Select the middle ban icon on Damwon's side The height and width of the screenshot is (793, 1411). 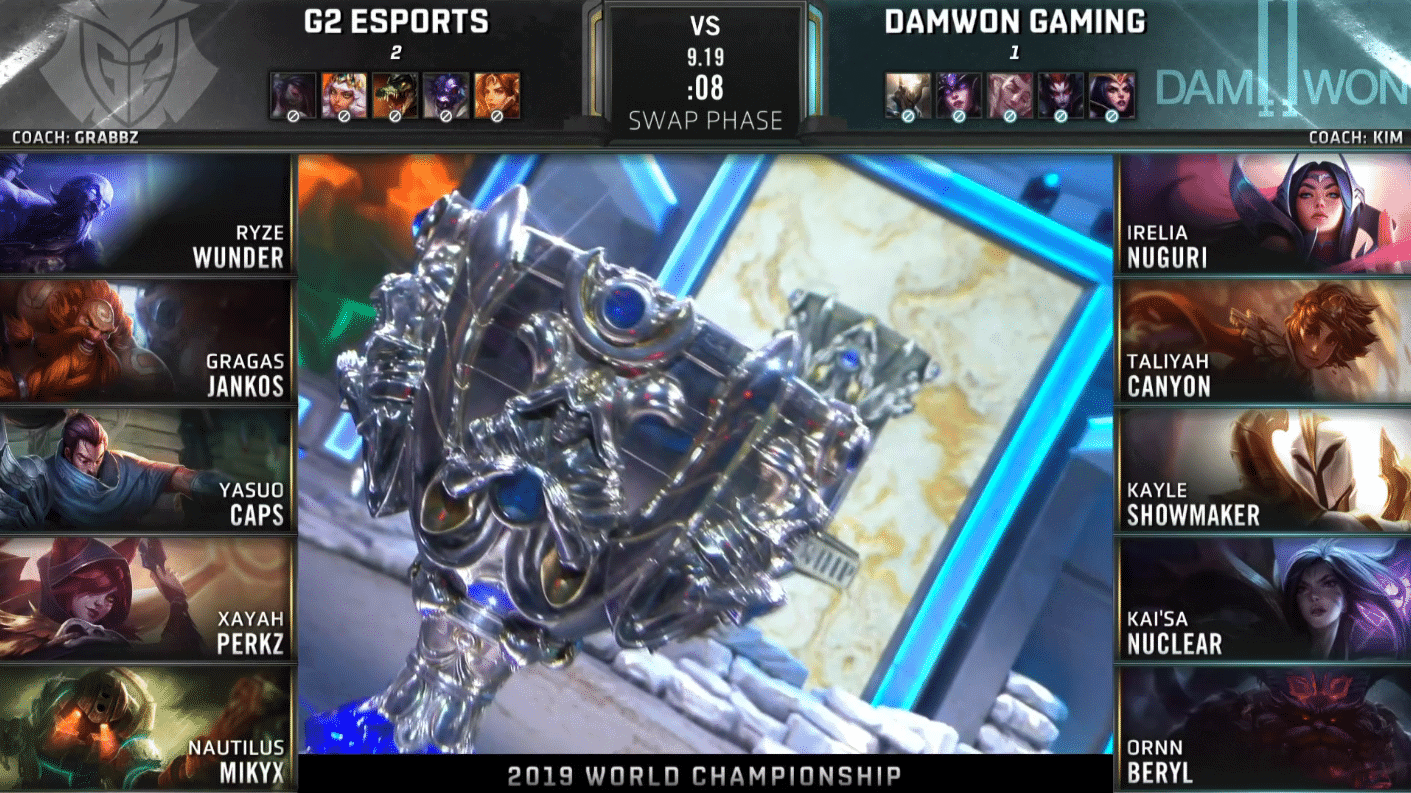click(1010, 95)
